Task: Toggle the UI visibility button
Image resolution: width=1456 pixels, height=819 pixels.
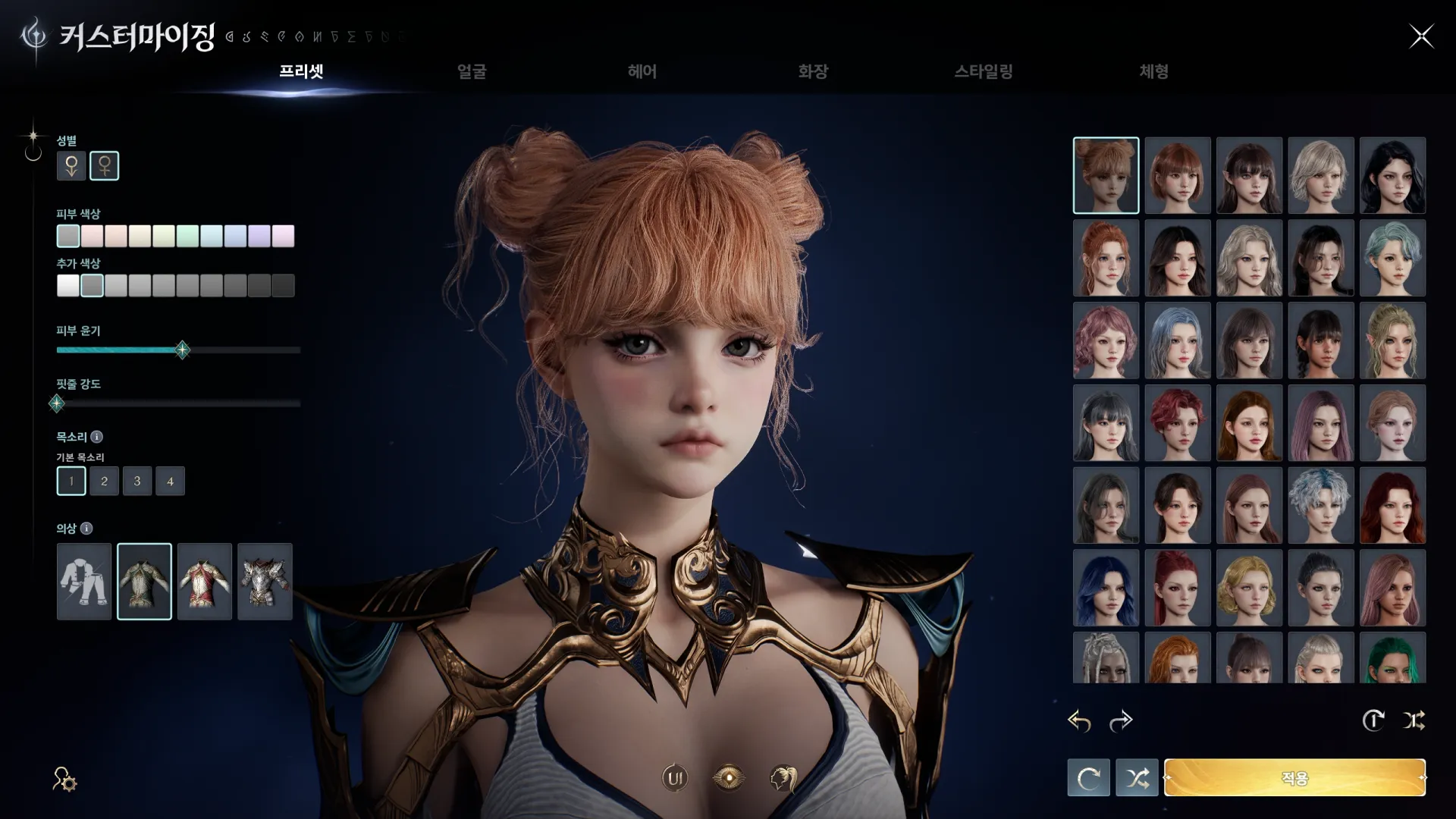Action: [675, 777]
